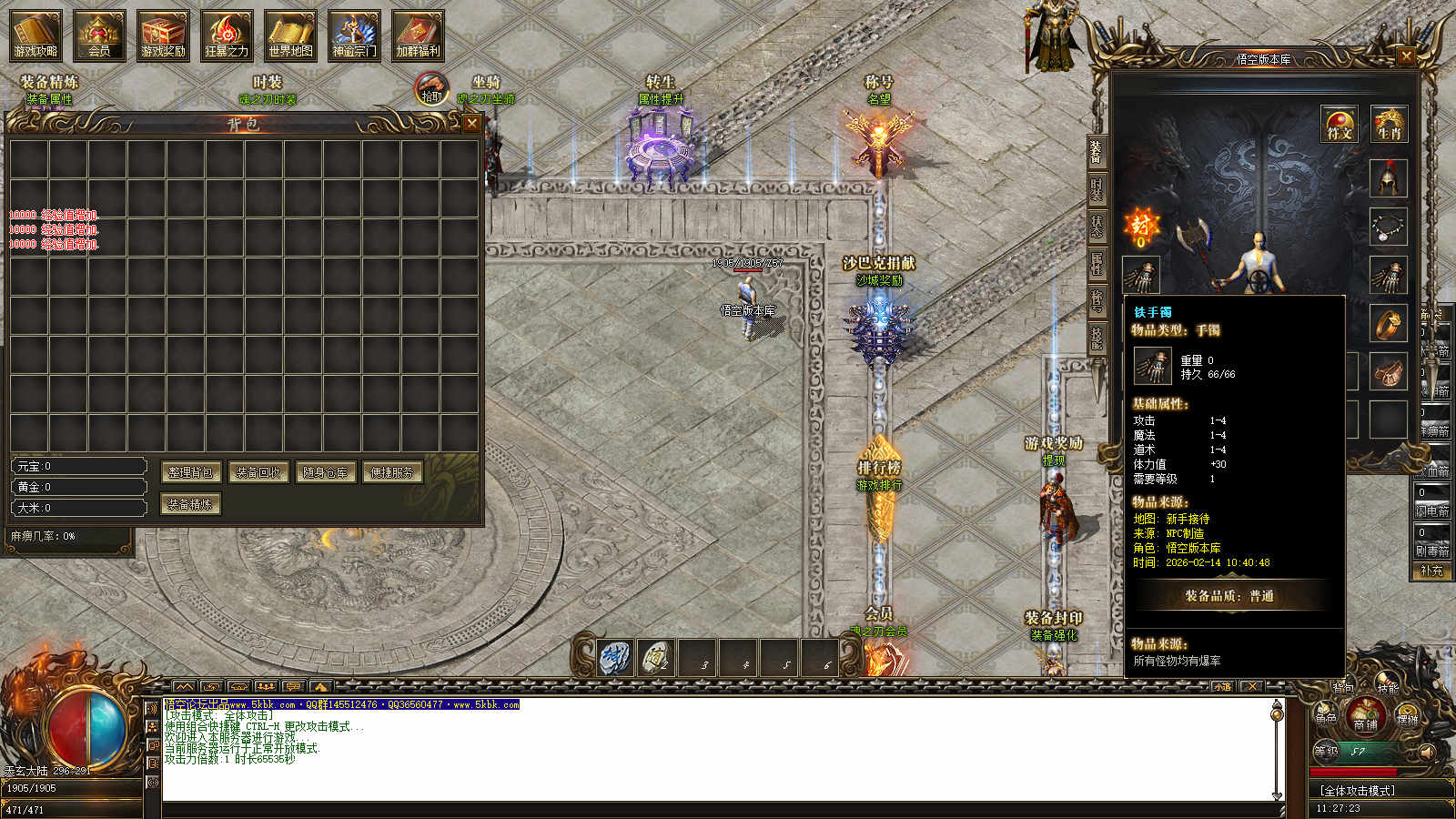Switch to the 时装 fashion tab
Screen dimensions: 1456x819
(1097, 189)
